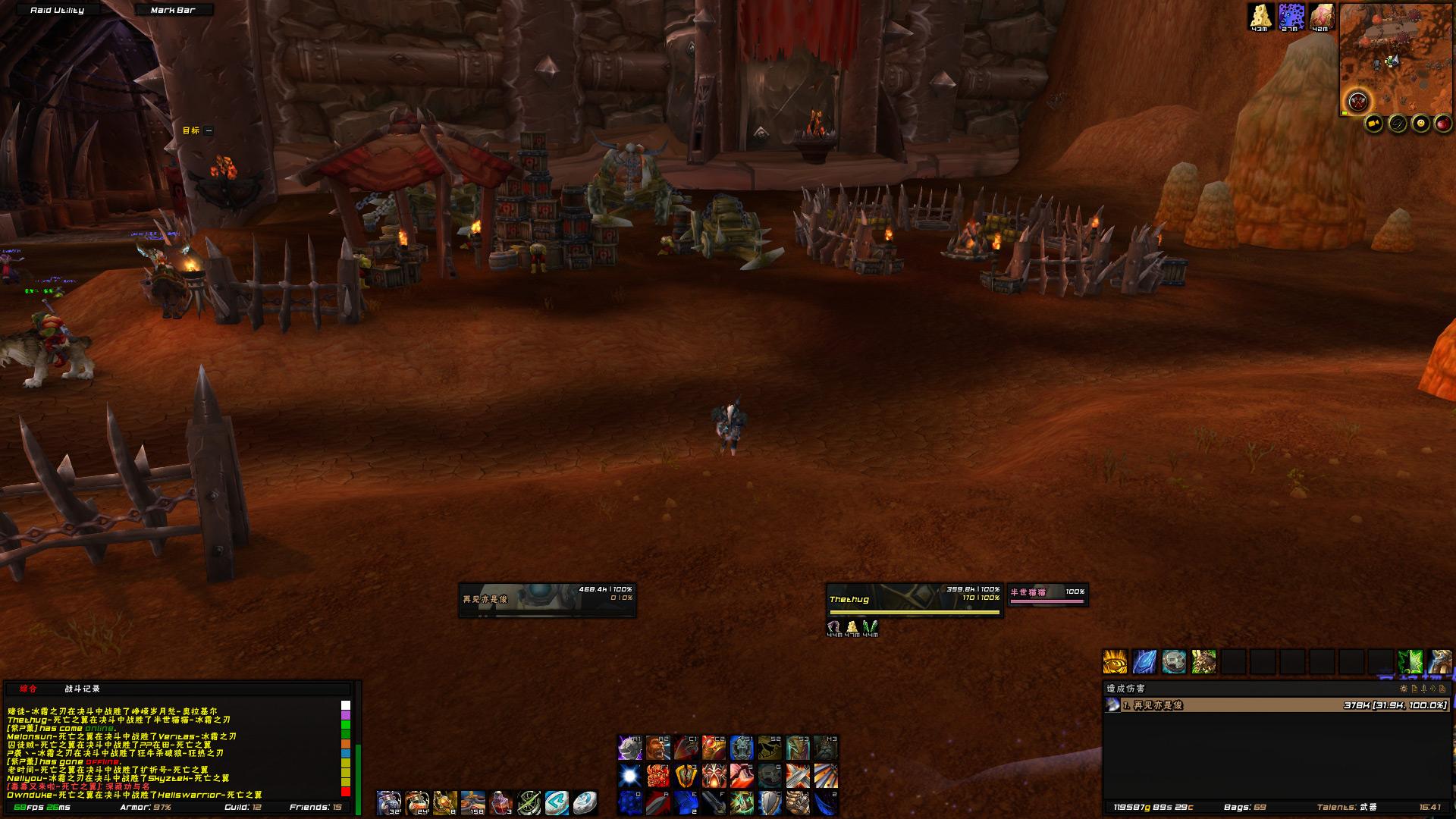
Task: Select the 再见亦是俊 player frame
Action: tap(547, 600)
